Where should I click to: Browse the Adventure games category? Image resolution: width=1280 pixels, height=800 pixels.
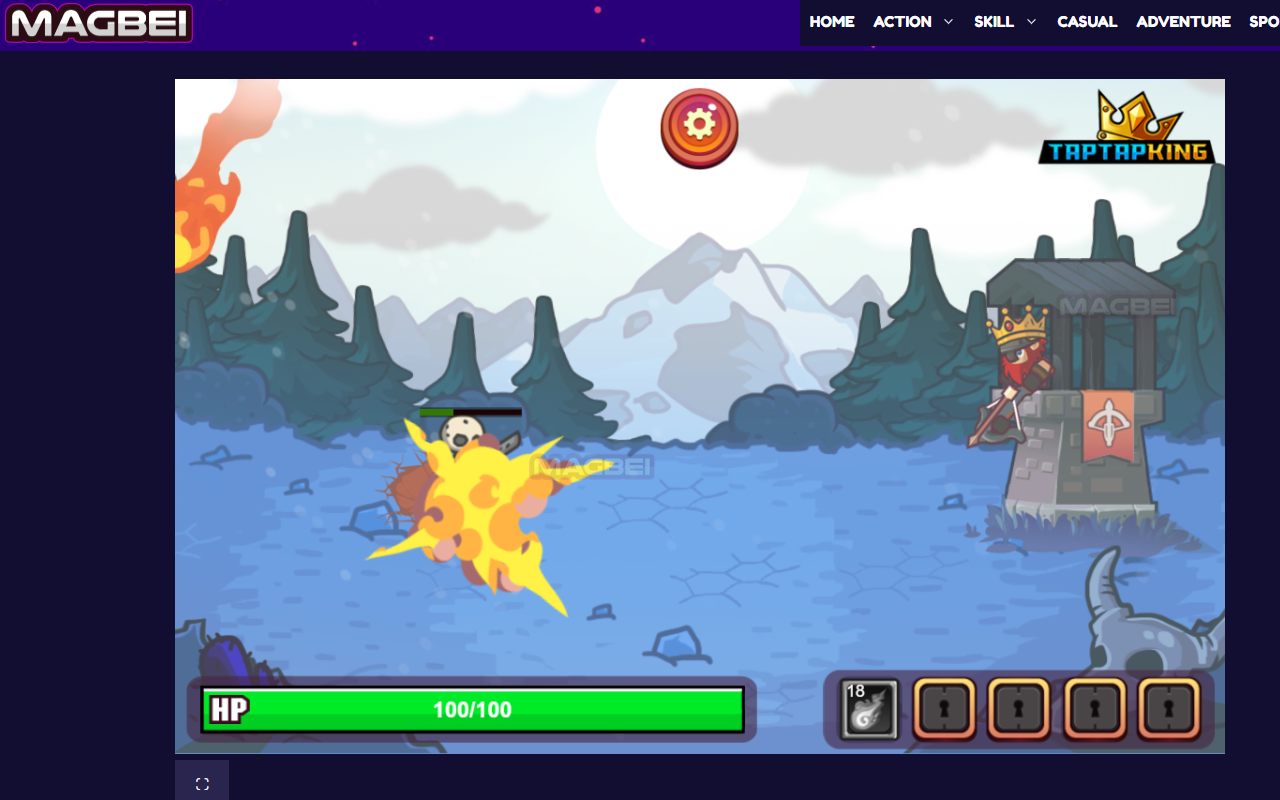(1183, 22)
